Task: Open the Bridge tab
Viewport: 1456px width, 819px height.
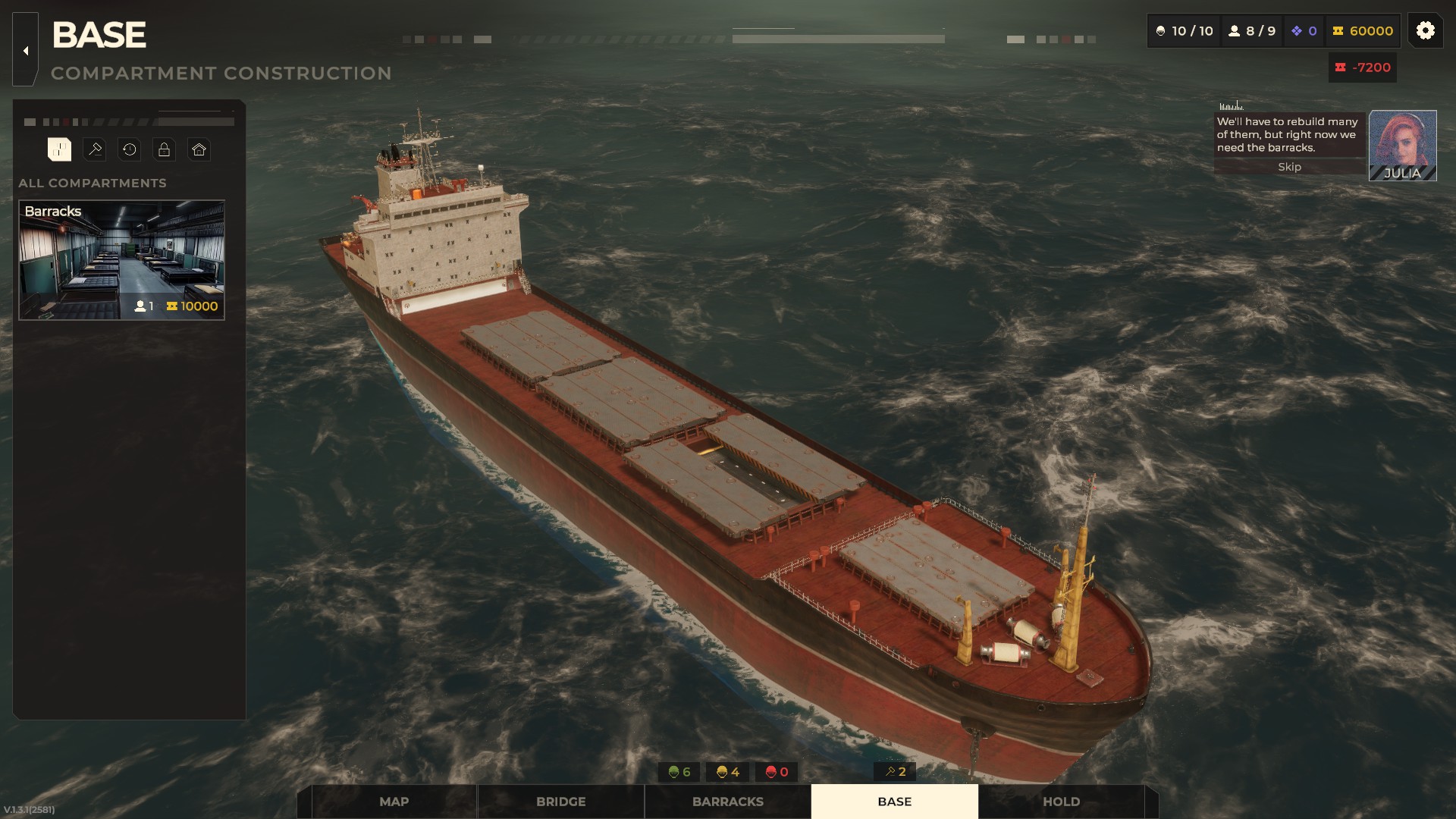Action: pyautogui.click(x=560, y=802)
